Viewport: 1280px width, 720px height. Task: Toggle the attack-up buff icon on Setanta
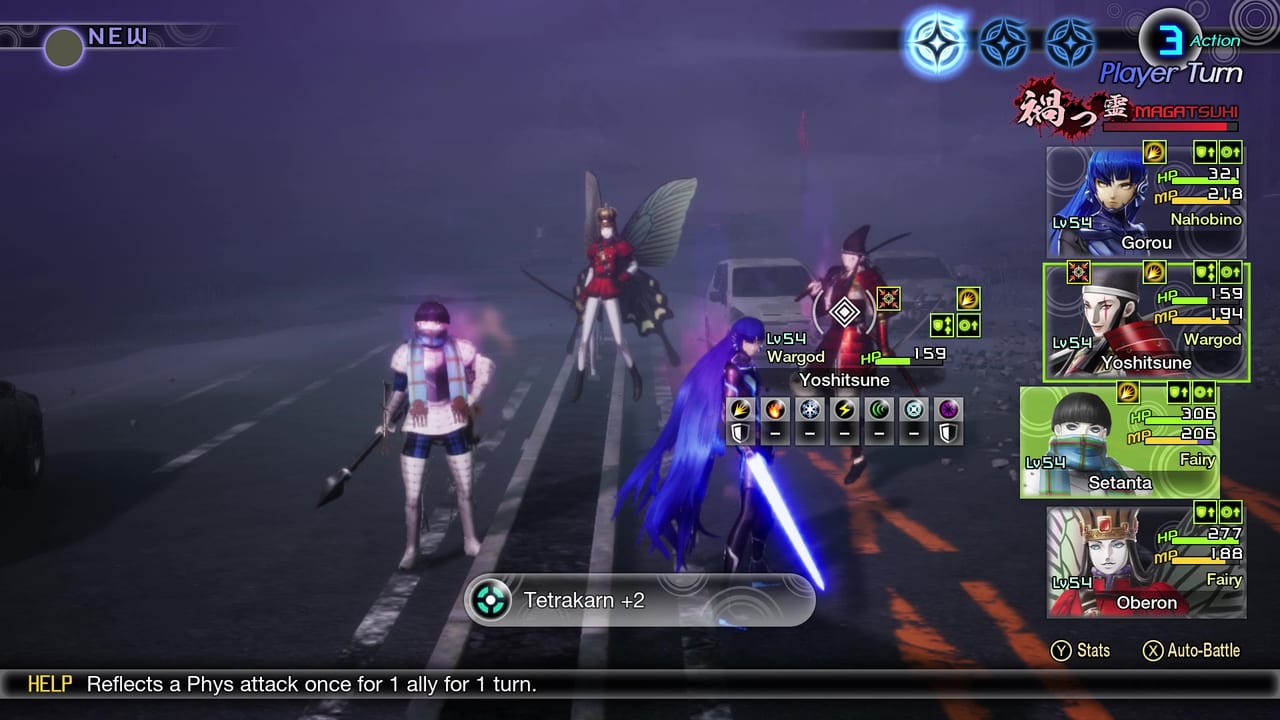tap(1203, 392)
